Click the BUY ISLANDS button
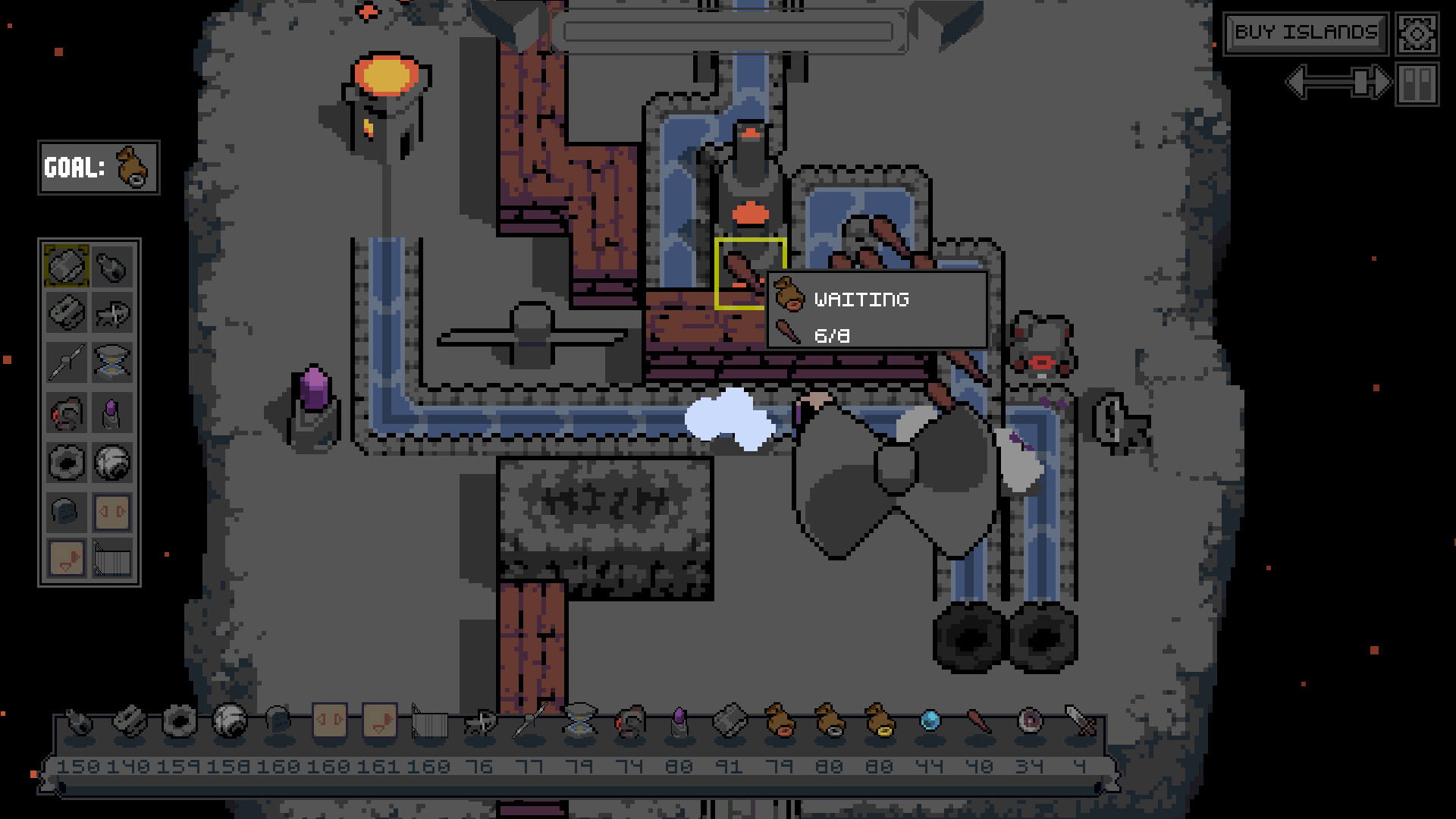Image resolution: width=1456 pixels, height=819 pixels. click(x=1306, y=33)
